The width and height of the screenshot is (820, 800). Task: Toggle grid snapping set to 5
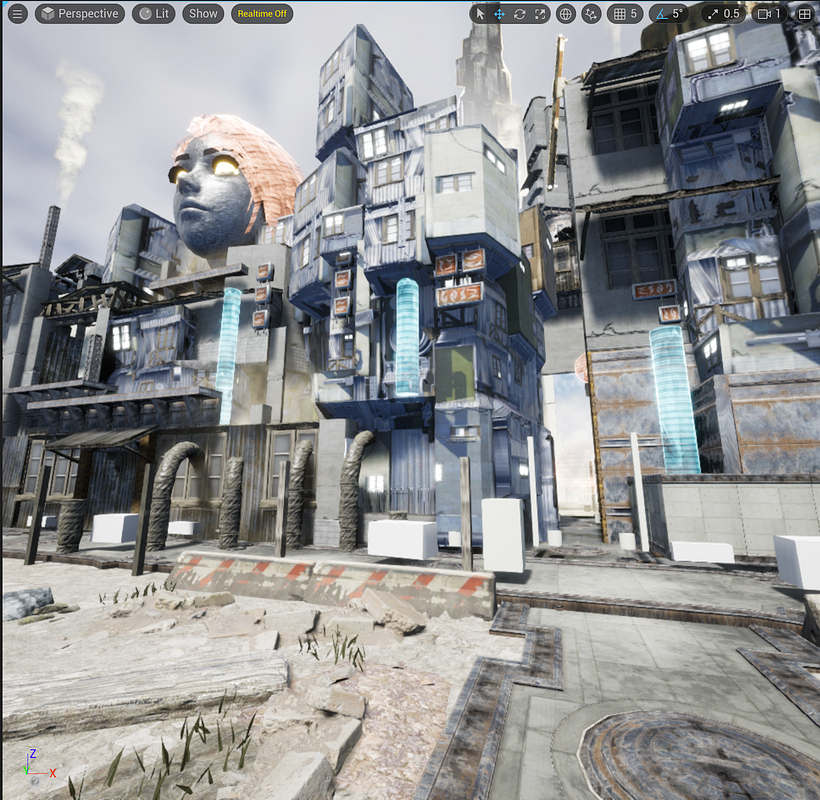click(626, 14)
